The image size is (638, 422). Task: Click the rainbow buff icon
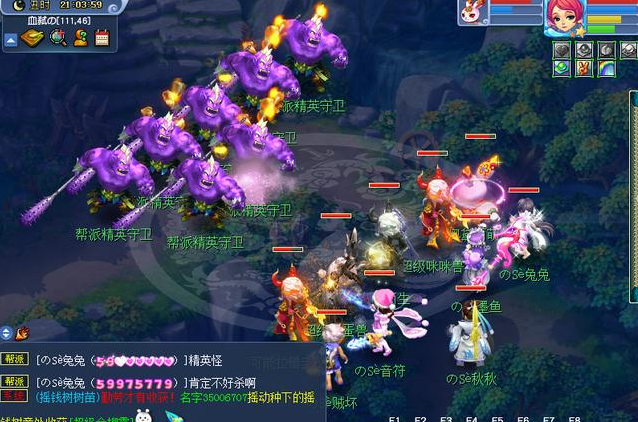[x=606, y=68]
